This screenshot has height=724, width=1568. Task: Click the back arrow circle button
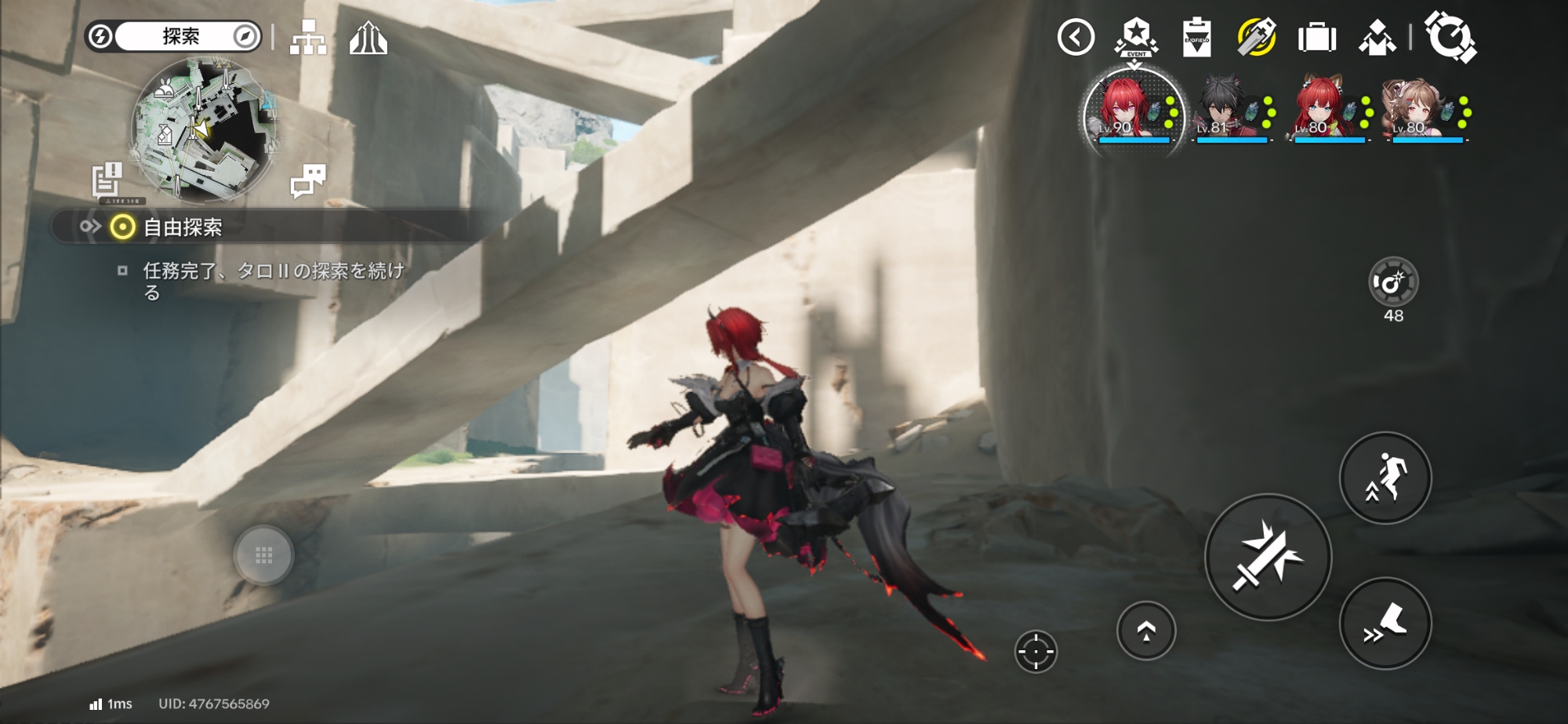click(x=1076, y=37)
